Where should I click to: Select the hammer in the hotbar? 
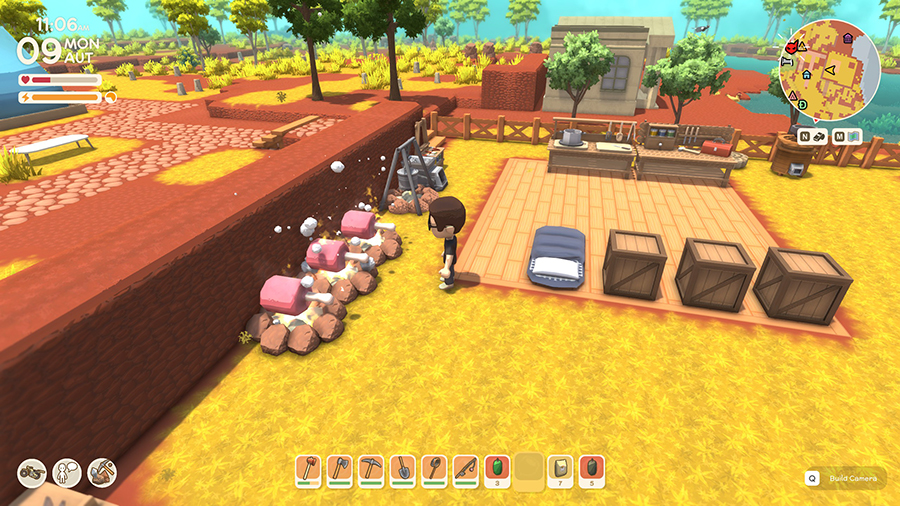pyautogui.click(x=309, y=469)
